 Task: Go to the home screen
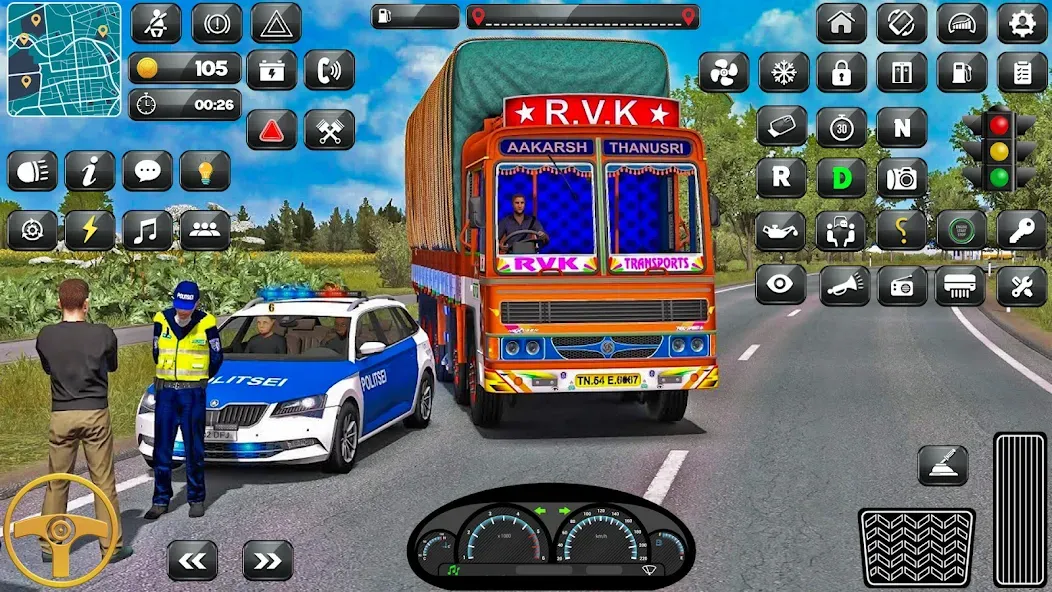click(841, 23)
